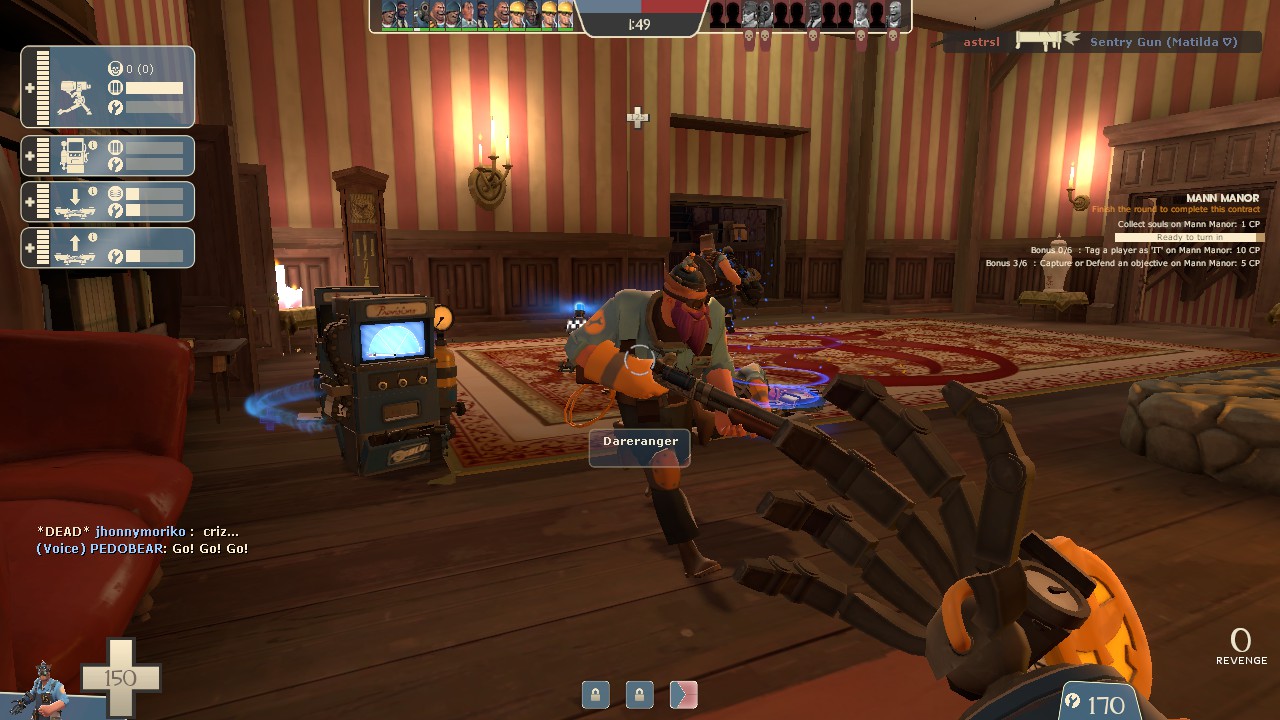
Task: Click the Engineer class portrait
Action: [42, 688]
